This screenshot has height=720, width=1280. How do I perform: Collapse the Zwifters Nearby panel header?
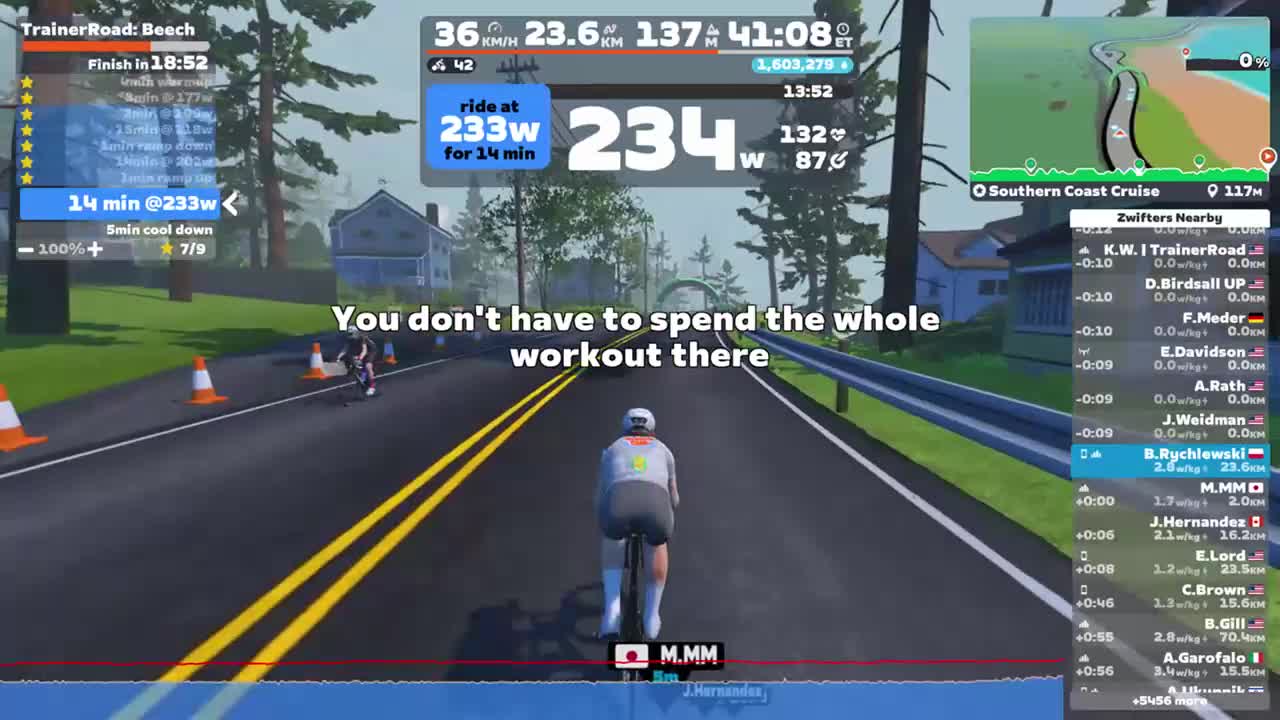1170,217
